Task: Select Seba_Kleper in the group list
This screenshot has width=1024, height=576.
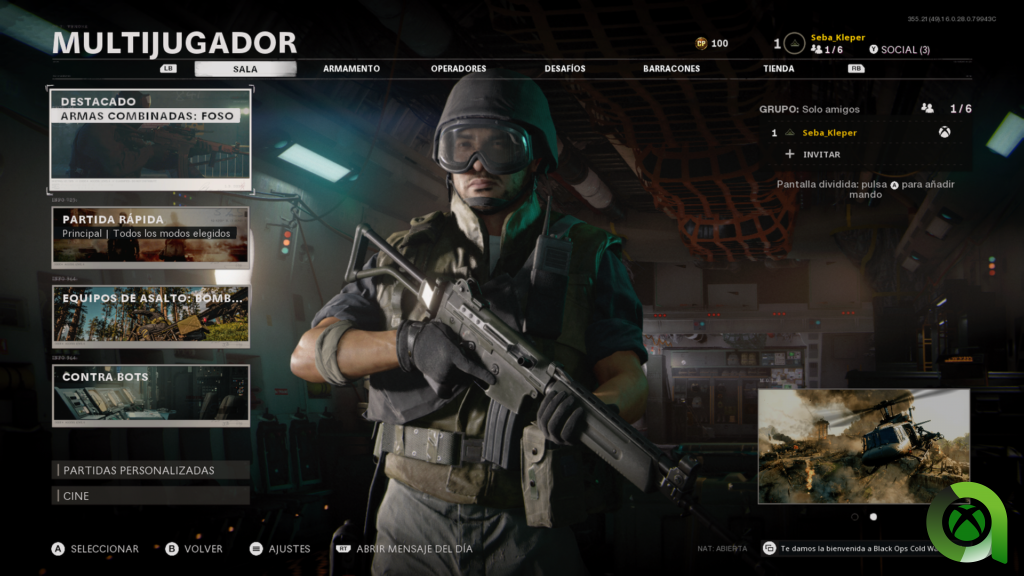Action: pyautogui.click(x=829, y=132)
